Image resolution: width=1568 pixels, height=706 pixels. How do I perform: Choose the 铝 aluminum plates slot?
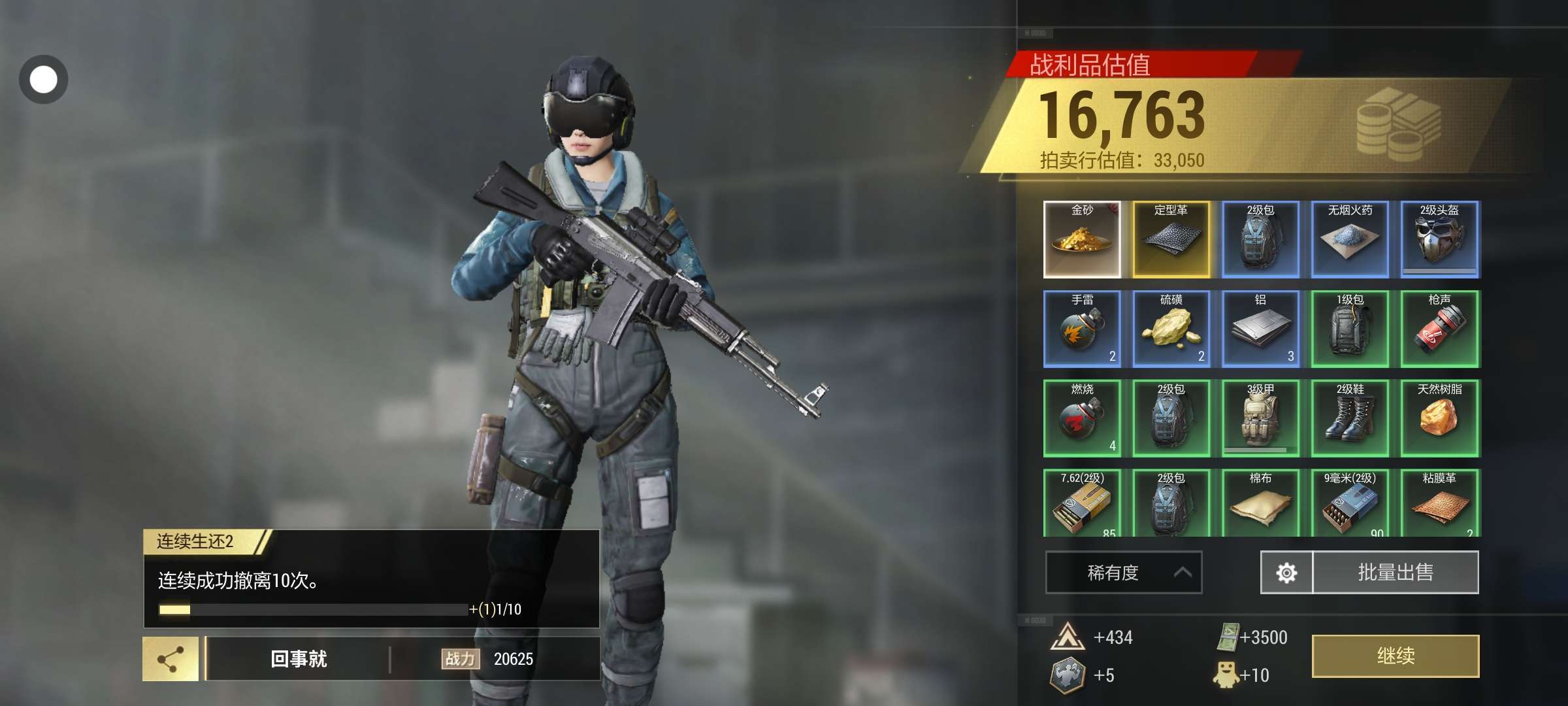(1260, 328)
